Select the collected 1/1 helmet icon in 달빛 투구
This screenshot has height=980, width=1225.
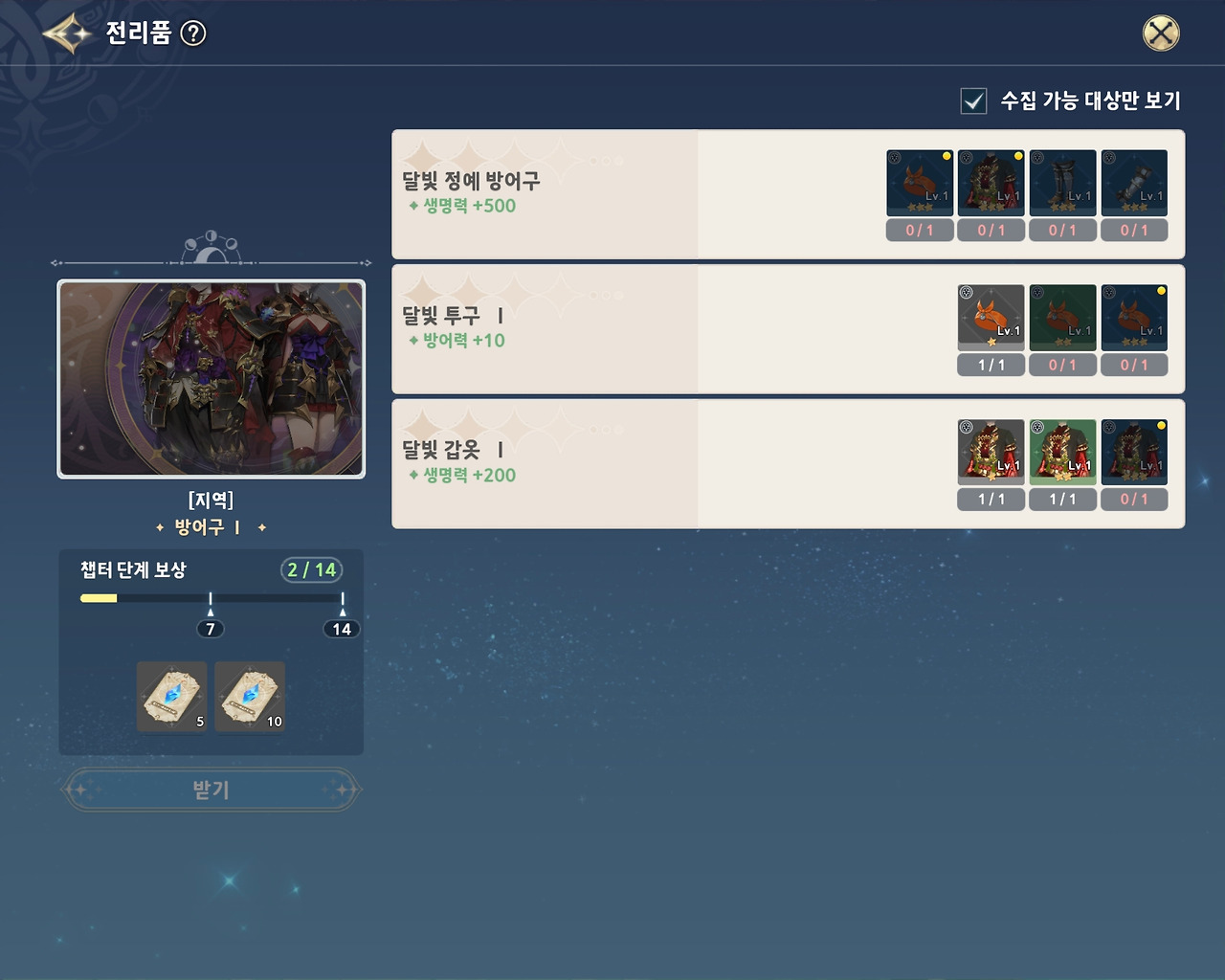[991, 317]
